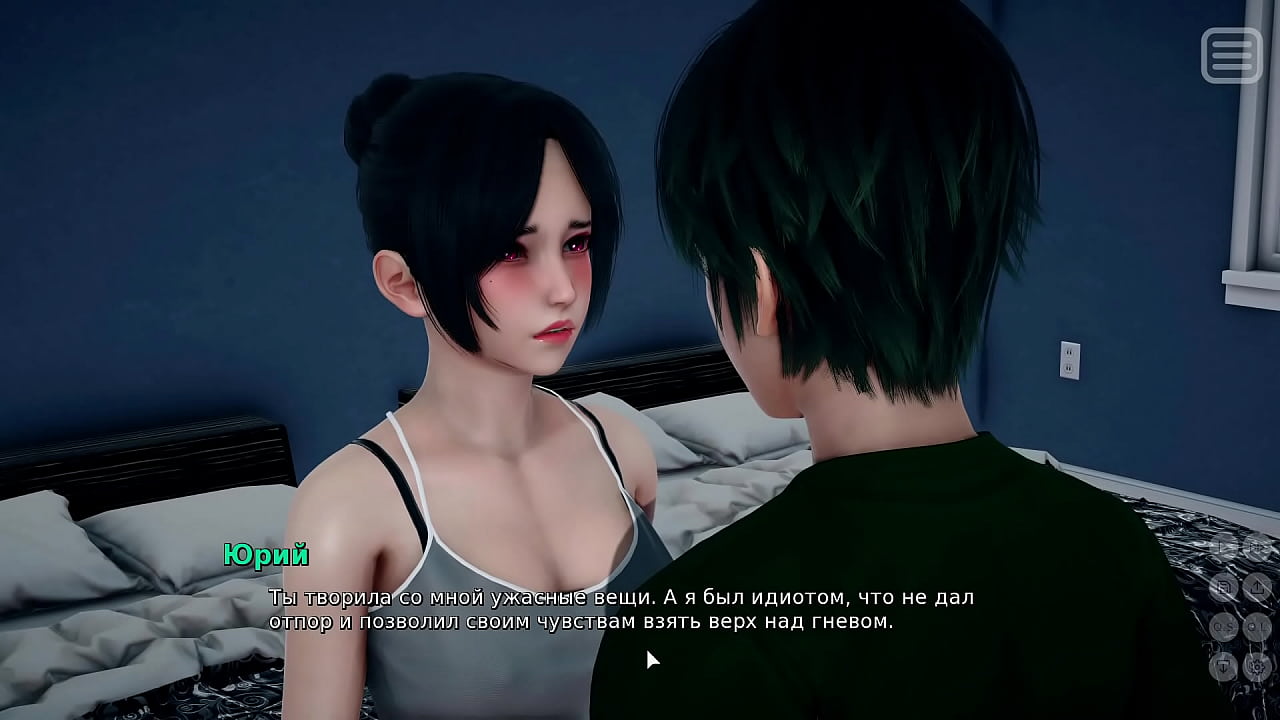Screen dimensions: 1280x720
Task: Click the floppy disk save icon
Action: pyautogui.click(x=1224, y=587)
